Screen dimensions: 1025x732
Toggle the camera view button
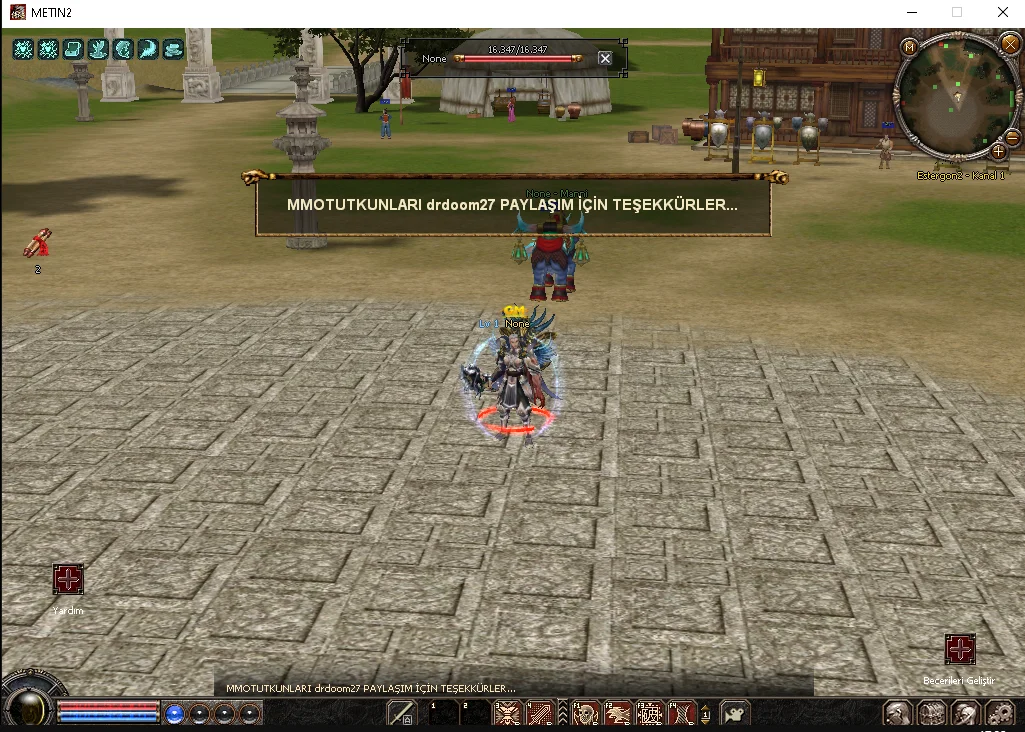click(x=735, y=713)
